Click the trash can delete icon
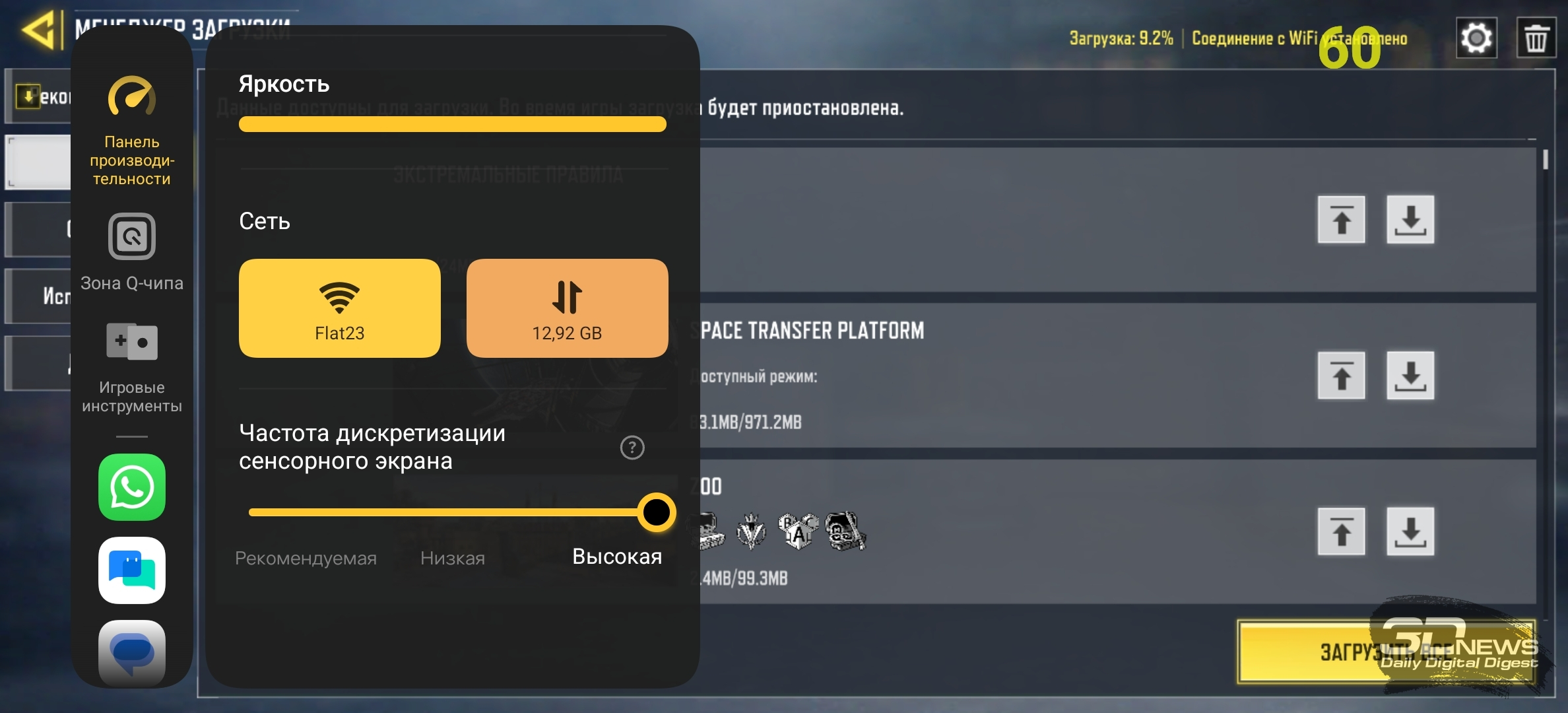Viewport: 1568px width, 713px height. [1535, 38]
